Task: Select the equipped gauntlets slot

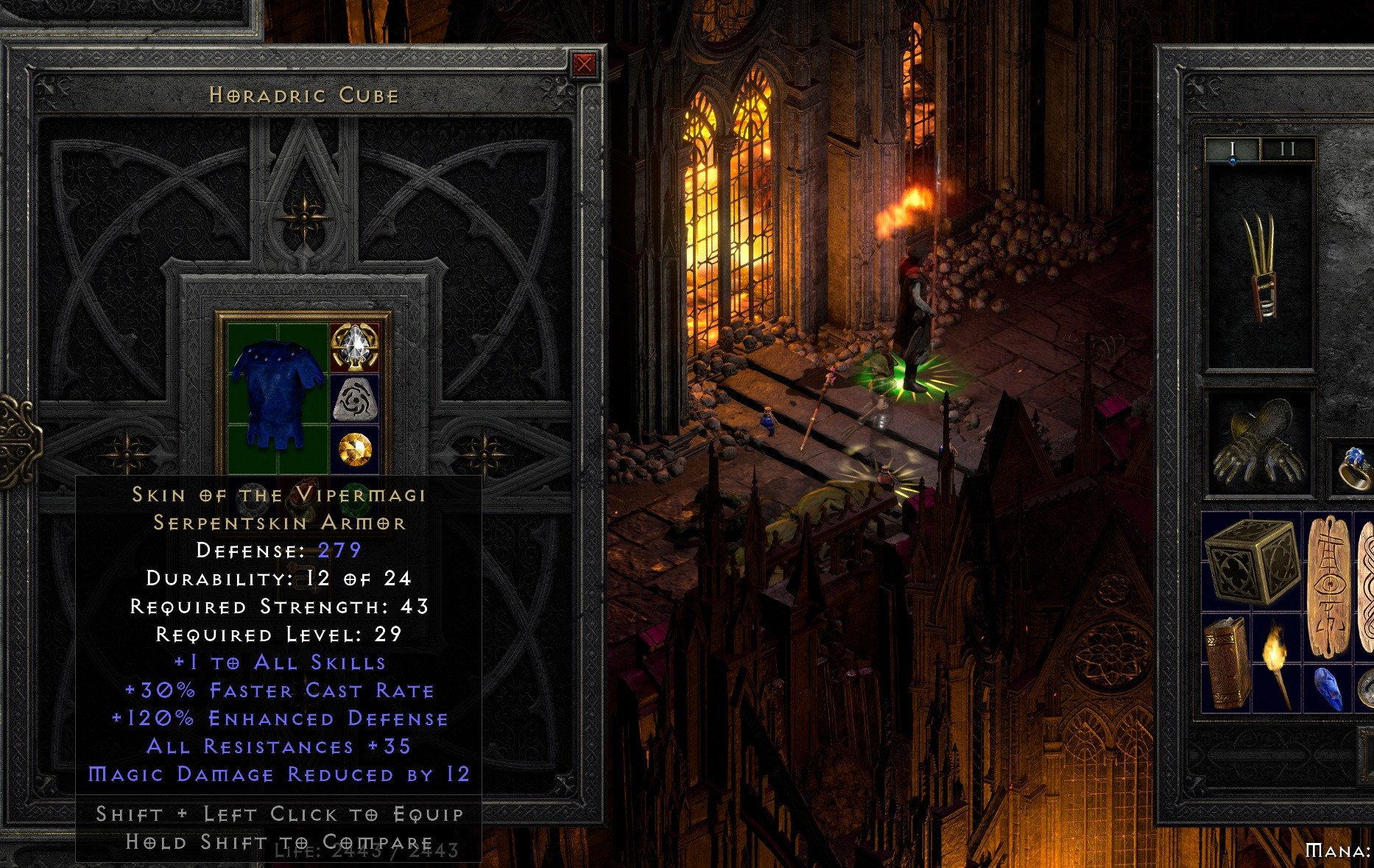Action: point(1259,443)
